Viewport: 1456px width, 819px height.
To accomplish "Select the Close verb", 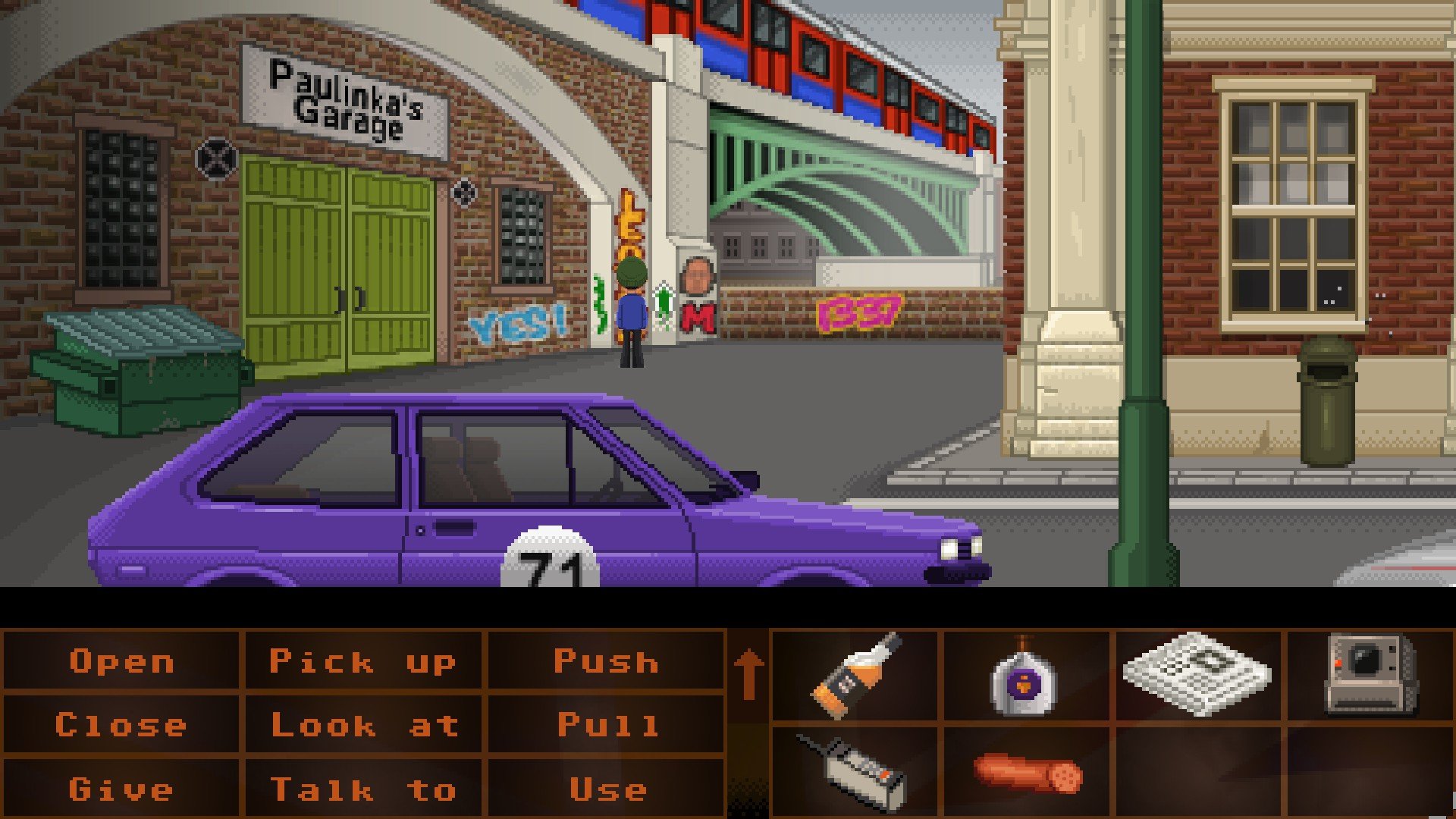I will [x=121, y=726].
